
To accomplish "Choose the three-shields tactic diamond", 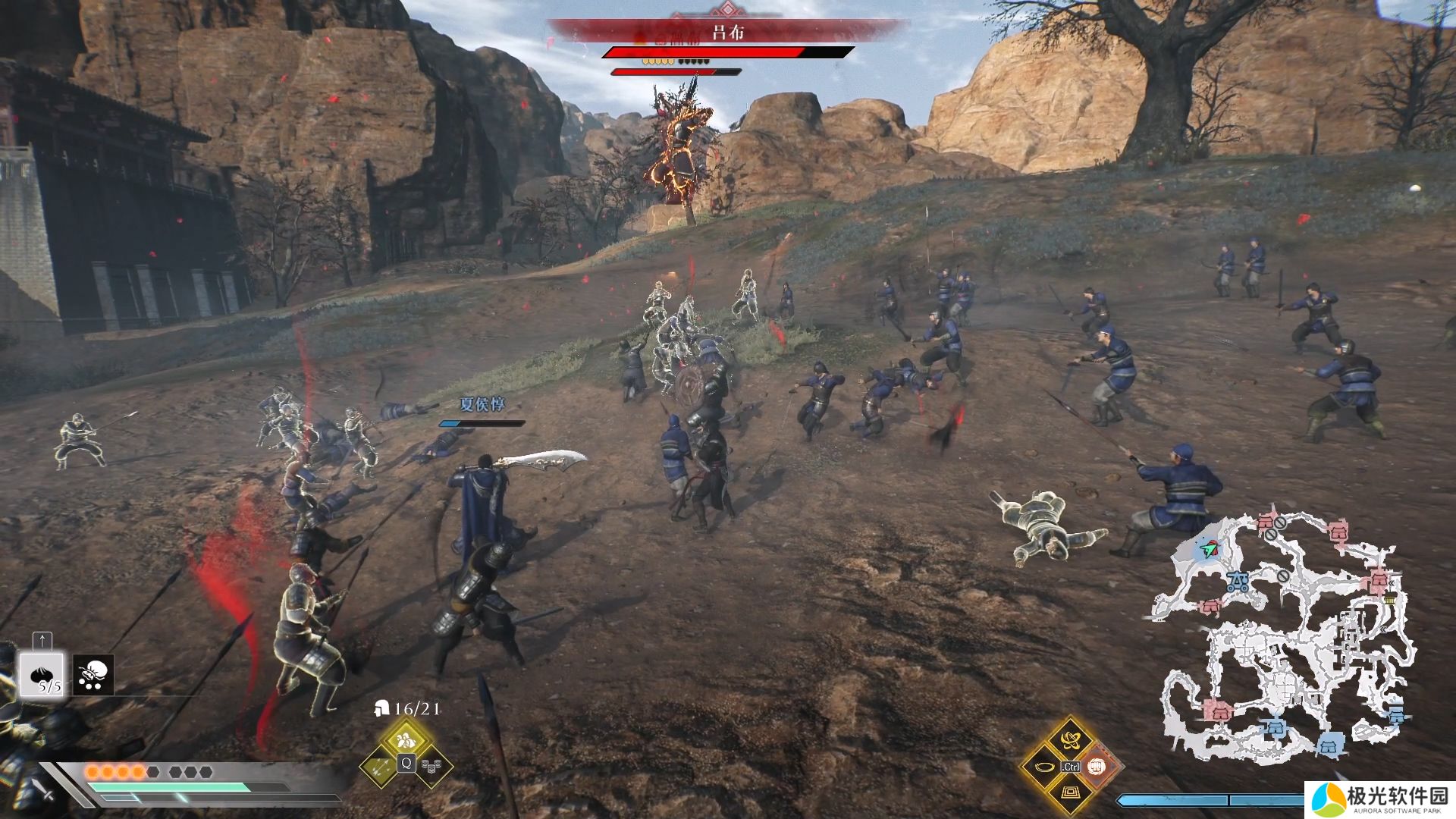I will (x=434, y=767).
